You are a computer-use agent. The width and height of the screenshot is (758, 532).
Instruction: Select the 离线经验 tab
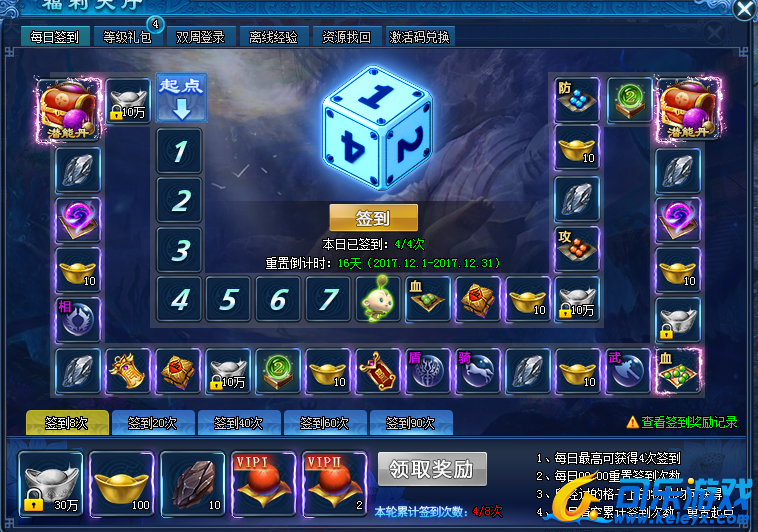273,37
